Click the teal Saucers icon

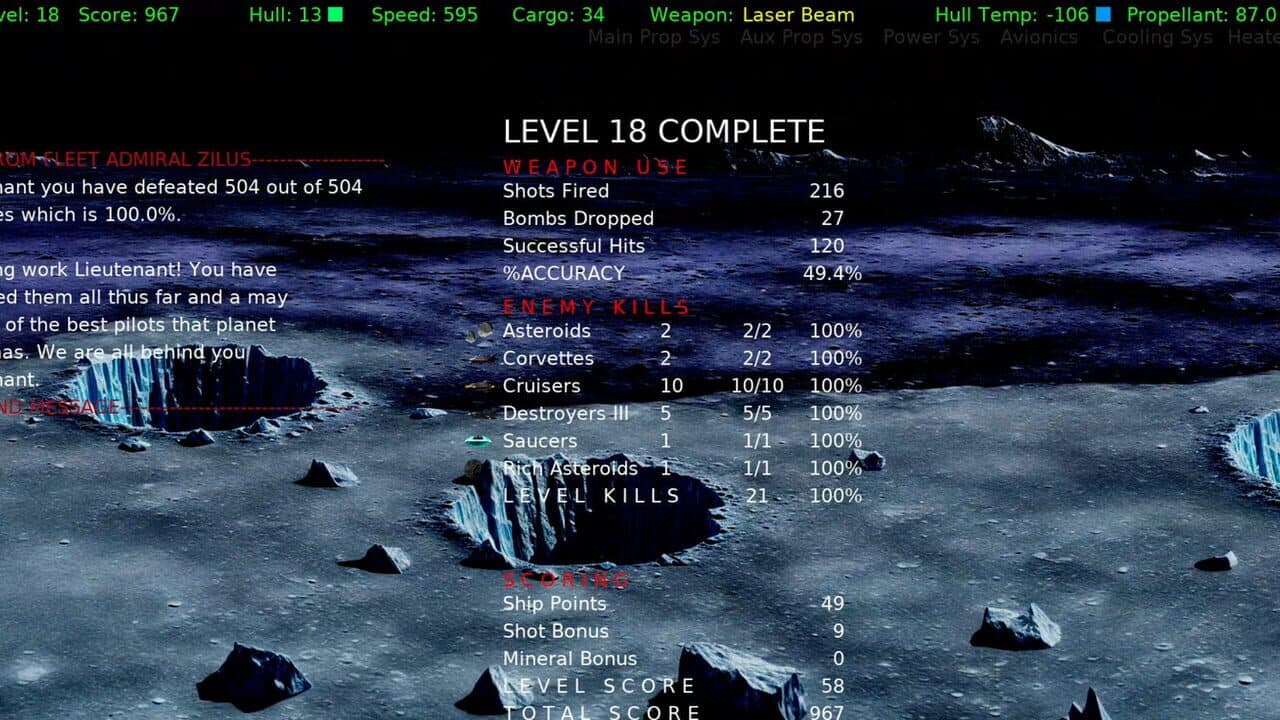(478, 439)
